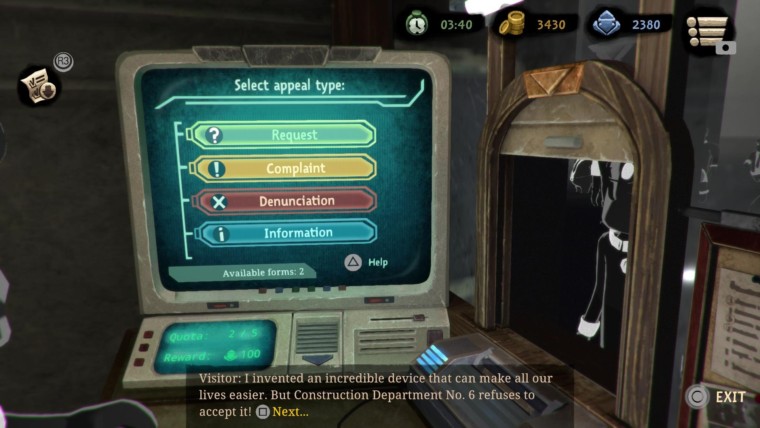
Task: Open the task list menu icon
Action: click(x=709, y=31)
